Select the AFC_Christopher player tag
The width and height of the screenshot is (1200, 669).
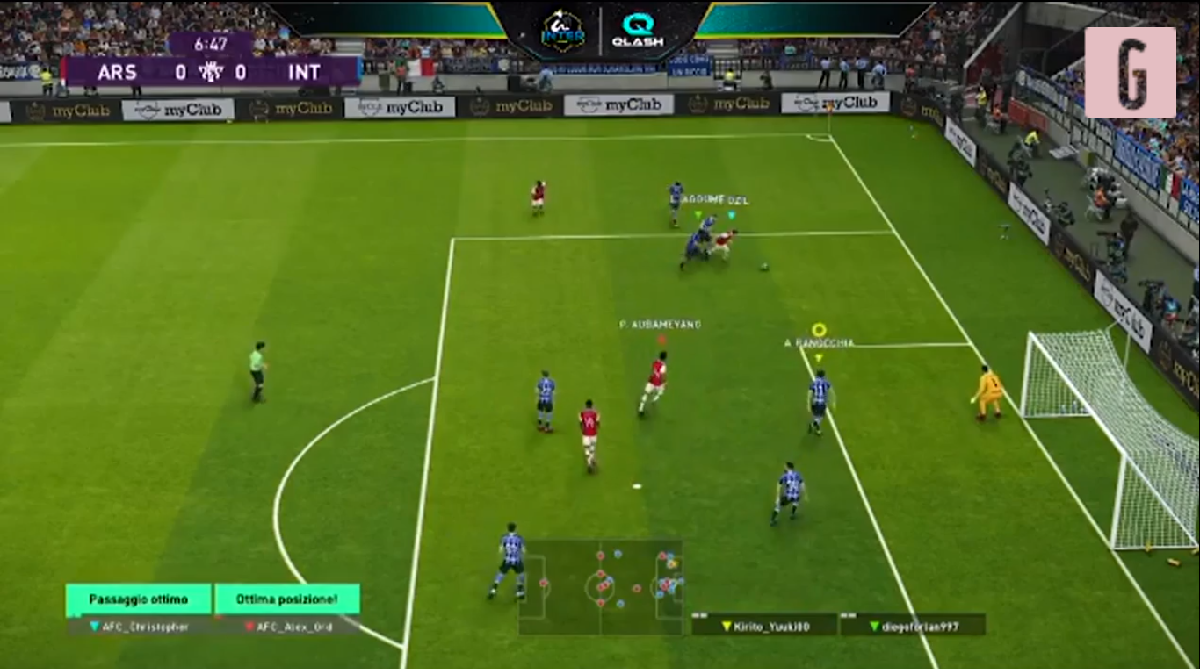[x=139, y=626]
